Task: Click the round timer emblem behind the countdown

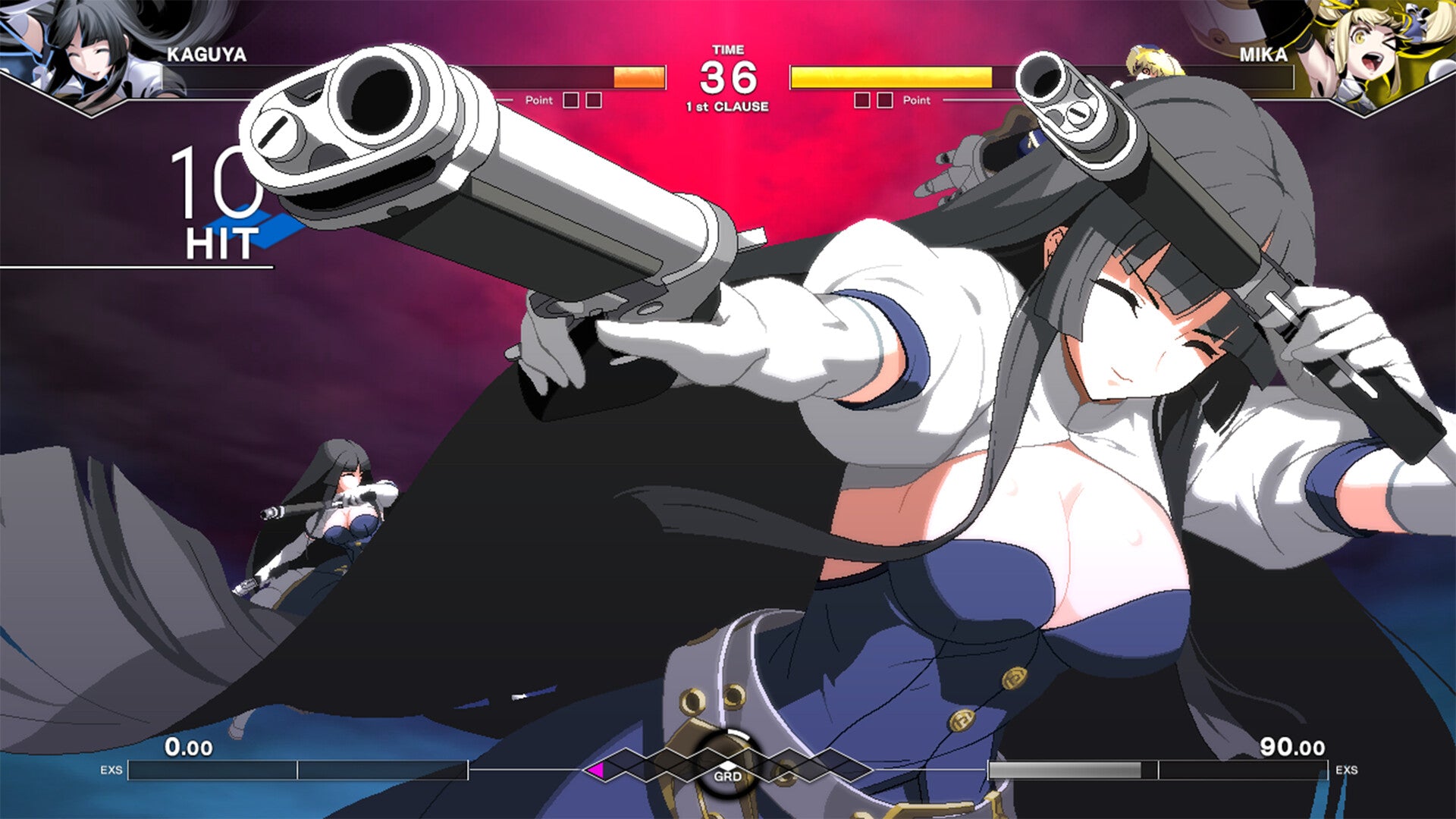Action: tap(730, 72)
